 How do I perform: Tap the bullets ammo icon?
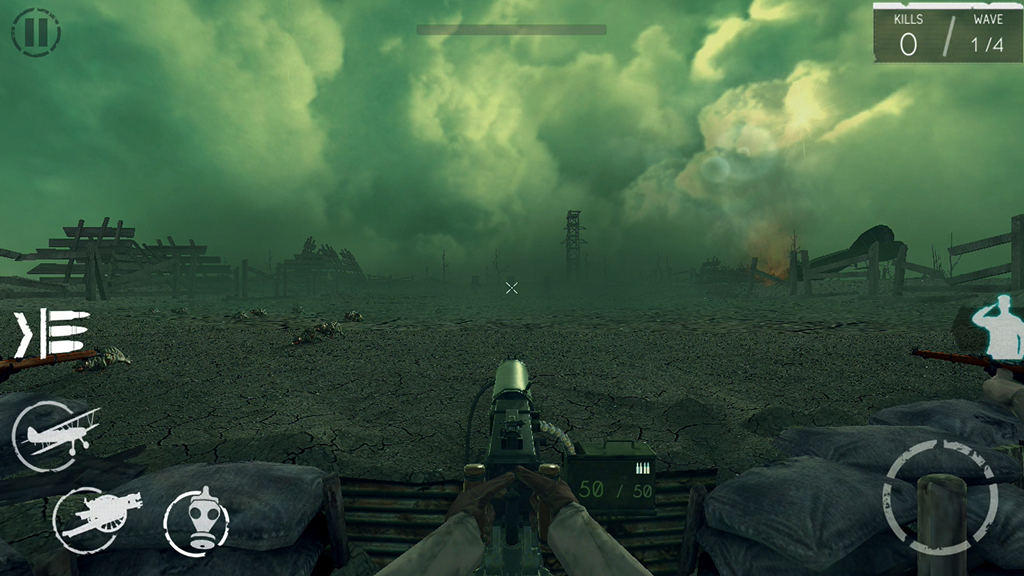(x=52, y=333)
